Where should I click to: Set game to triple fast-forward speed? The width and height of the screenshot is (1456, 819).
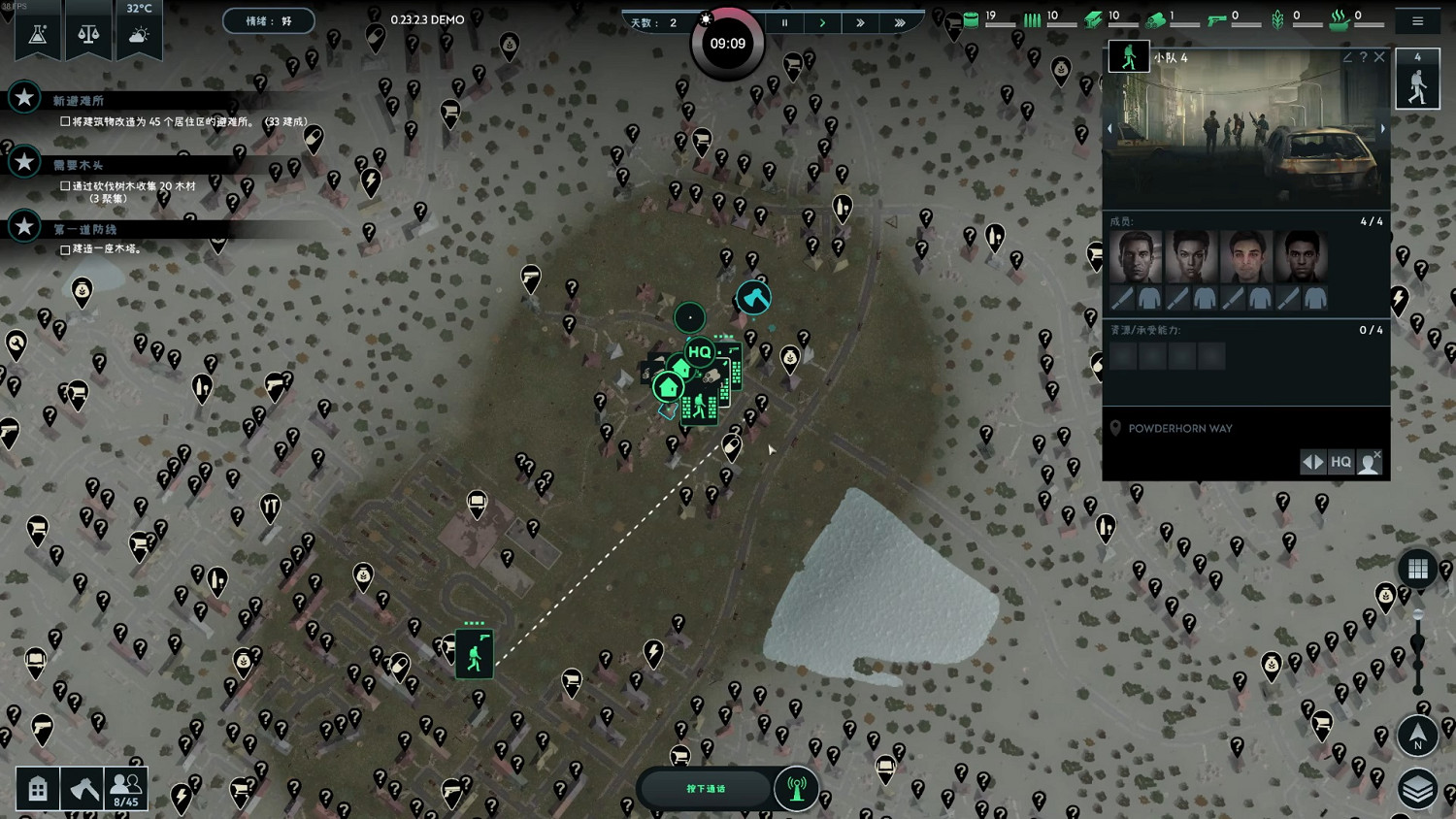point(900,22)
